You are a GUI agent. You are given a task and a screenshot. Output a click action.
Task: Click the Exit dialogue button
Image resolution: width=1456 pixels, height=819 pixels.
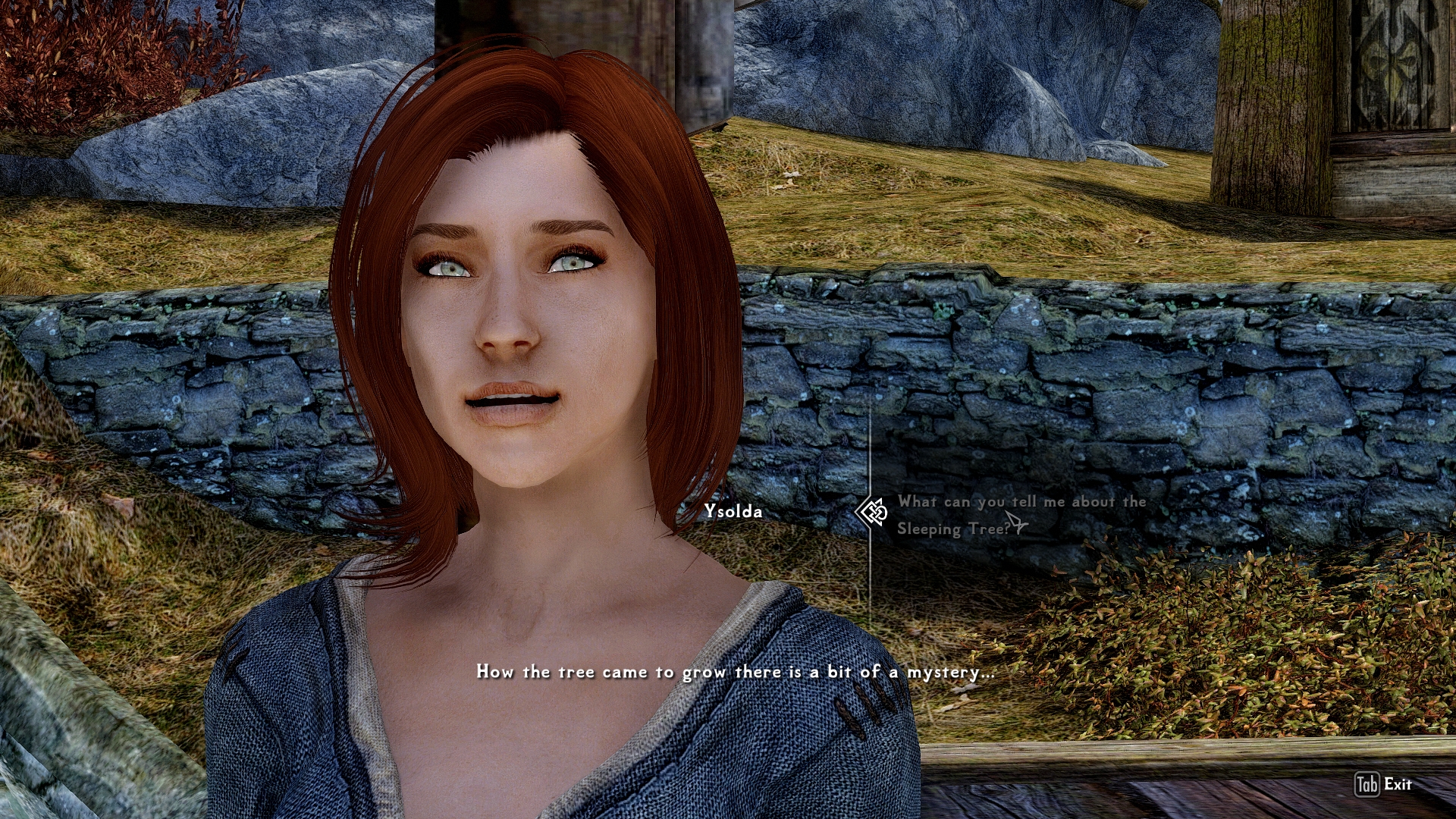pos(1383,784)
